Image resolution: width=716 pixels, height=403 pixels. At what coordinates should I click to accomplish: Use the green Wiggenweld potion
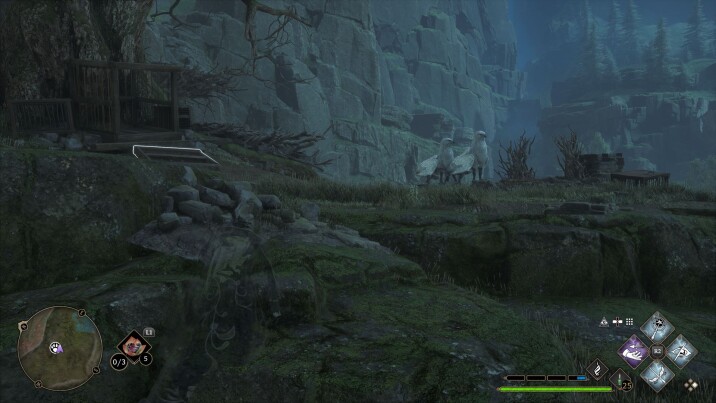[620, 380]
